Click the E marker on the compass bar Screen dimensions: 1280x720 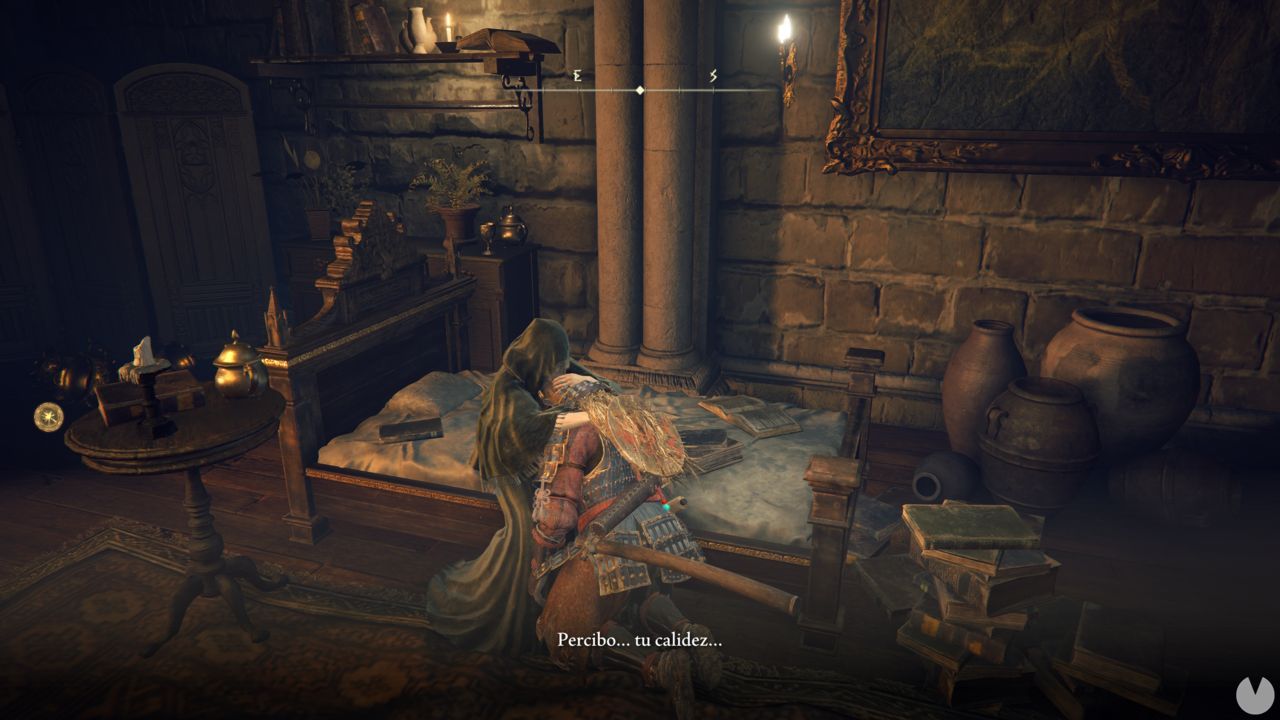576,73
